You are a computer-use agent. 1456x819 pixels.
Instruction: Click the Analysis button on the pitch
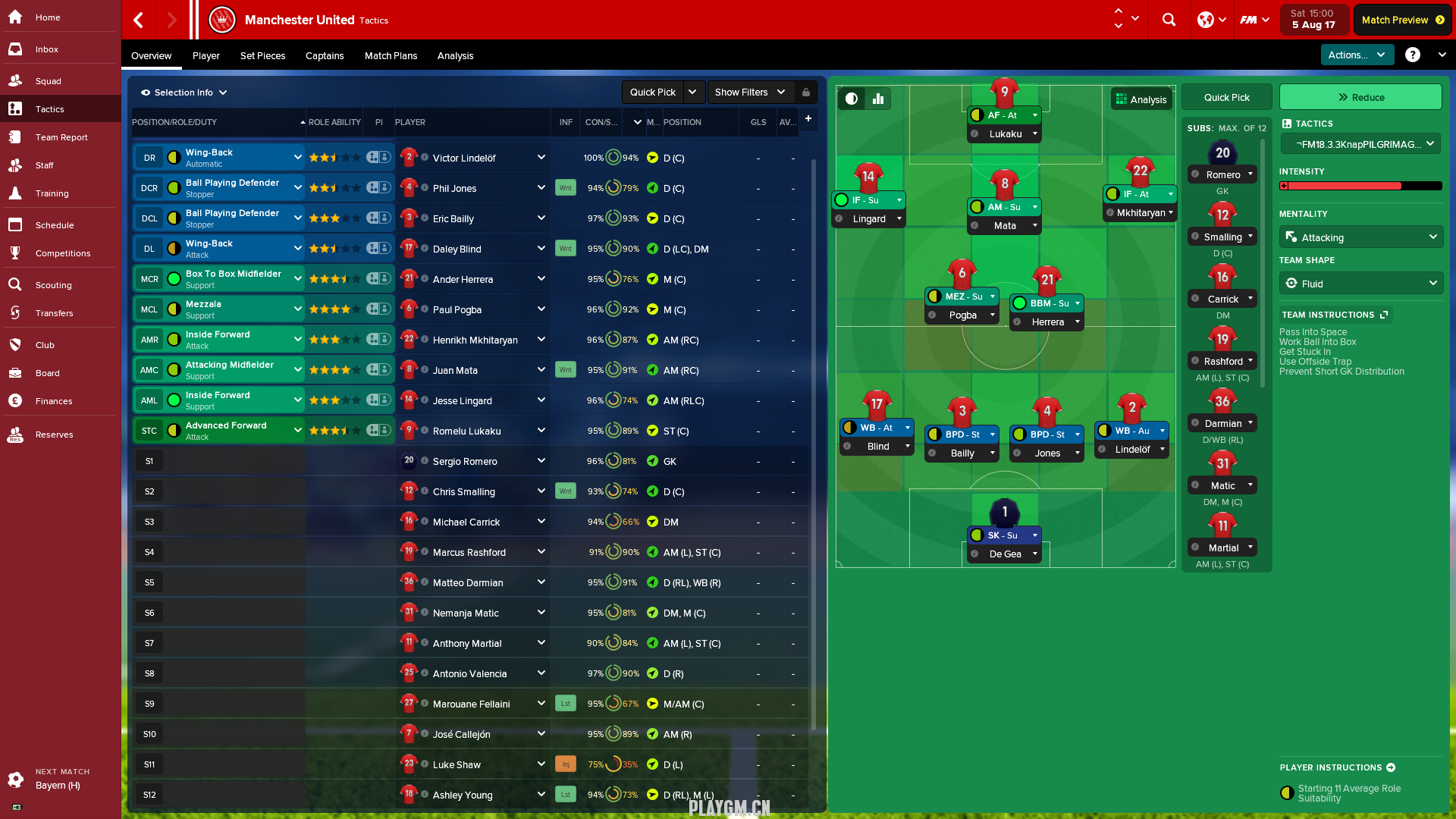point(1141,99)
